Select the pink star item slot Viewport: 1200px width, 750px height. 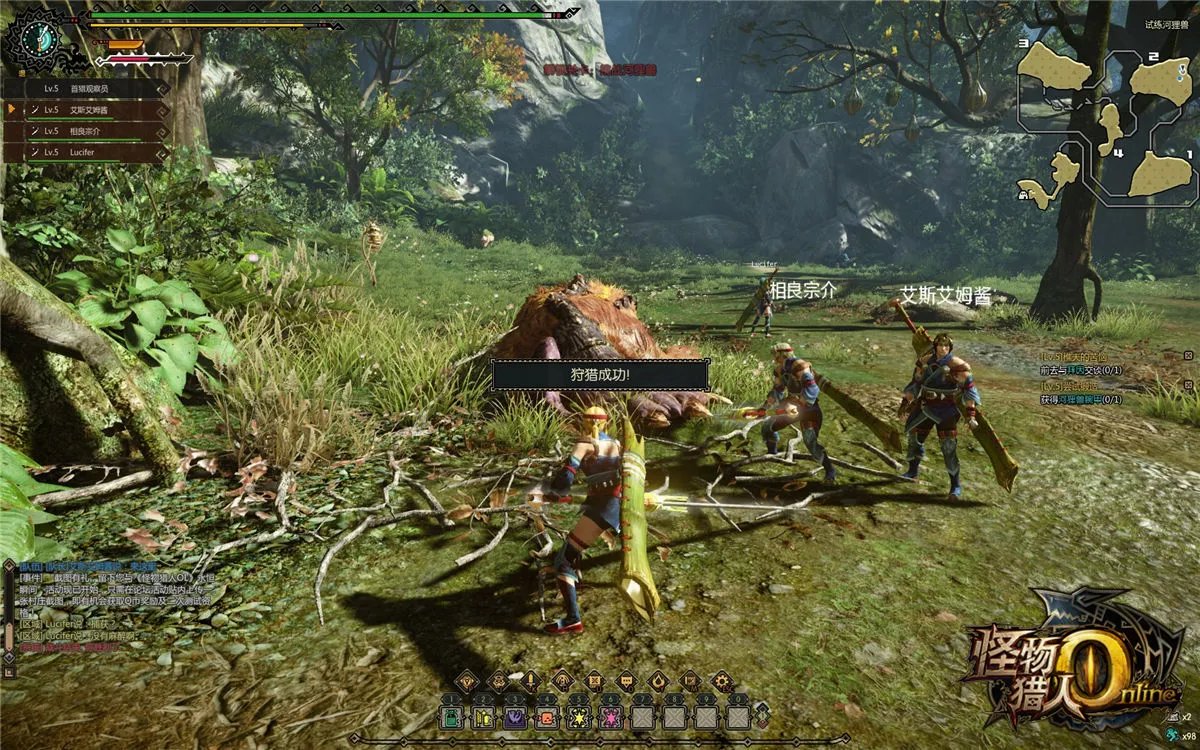pyautogui.click(x=608, y=717)
